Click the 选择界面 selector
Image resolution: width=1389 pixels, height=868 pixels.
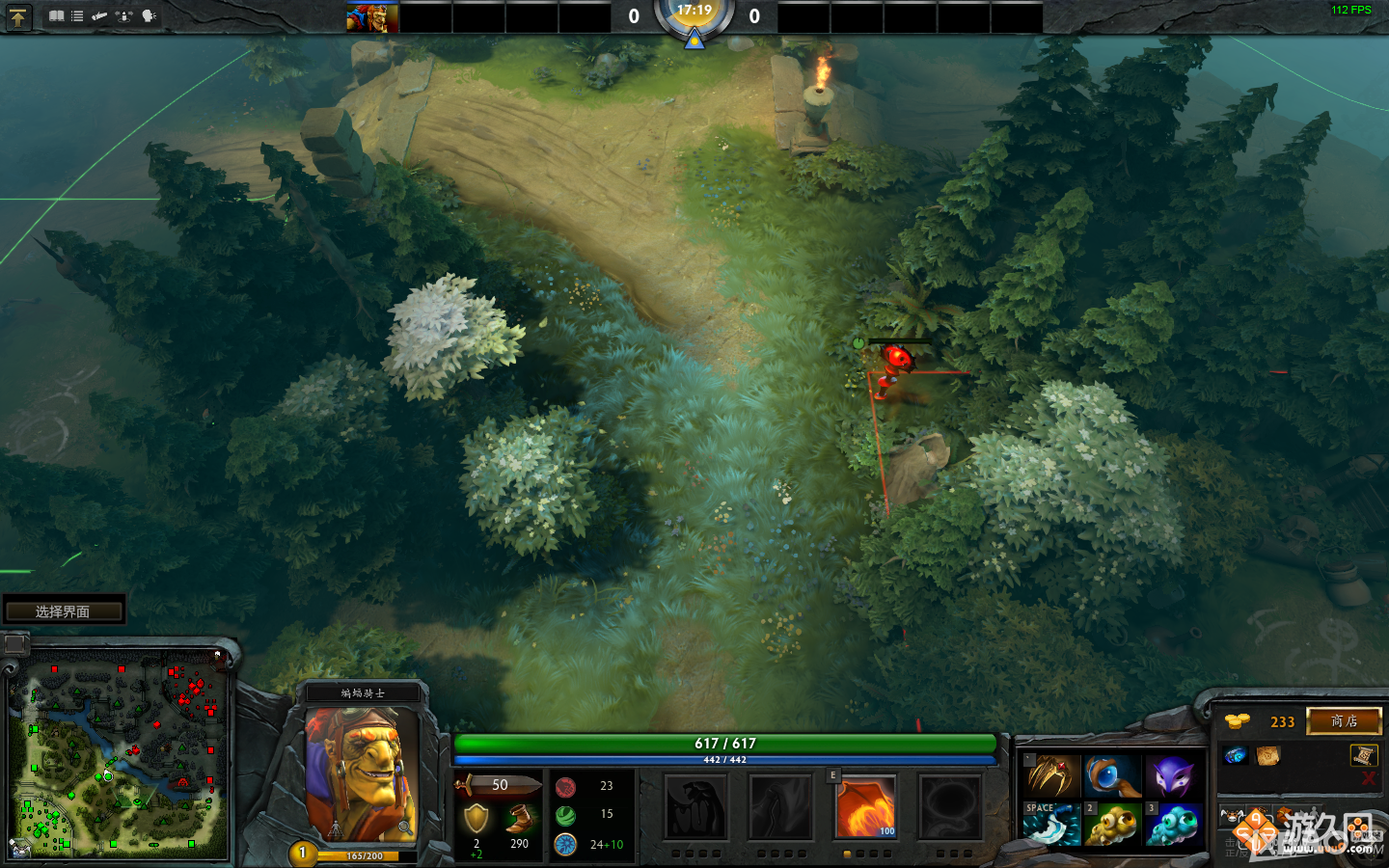click(x=64, y=610)
